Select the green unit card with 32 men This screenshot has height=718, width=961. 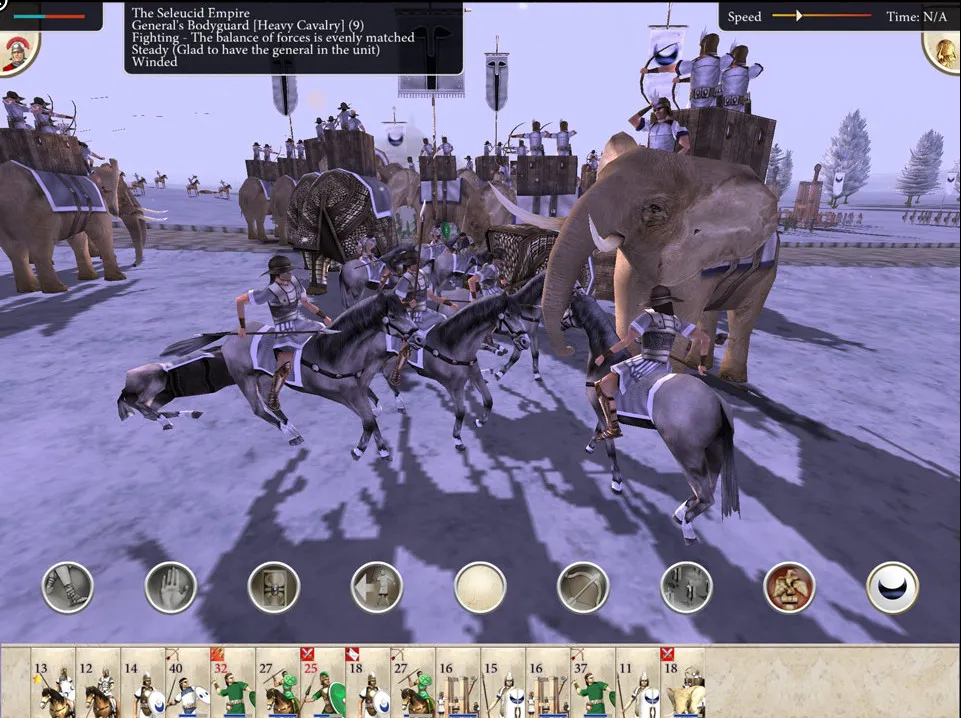coord(232,682)
